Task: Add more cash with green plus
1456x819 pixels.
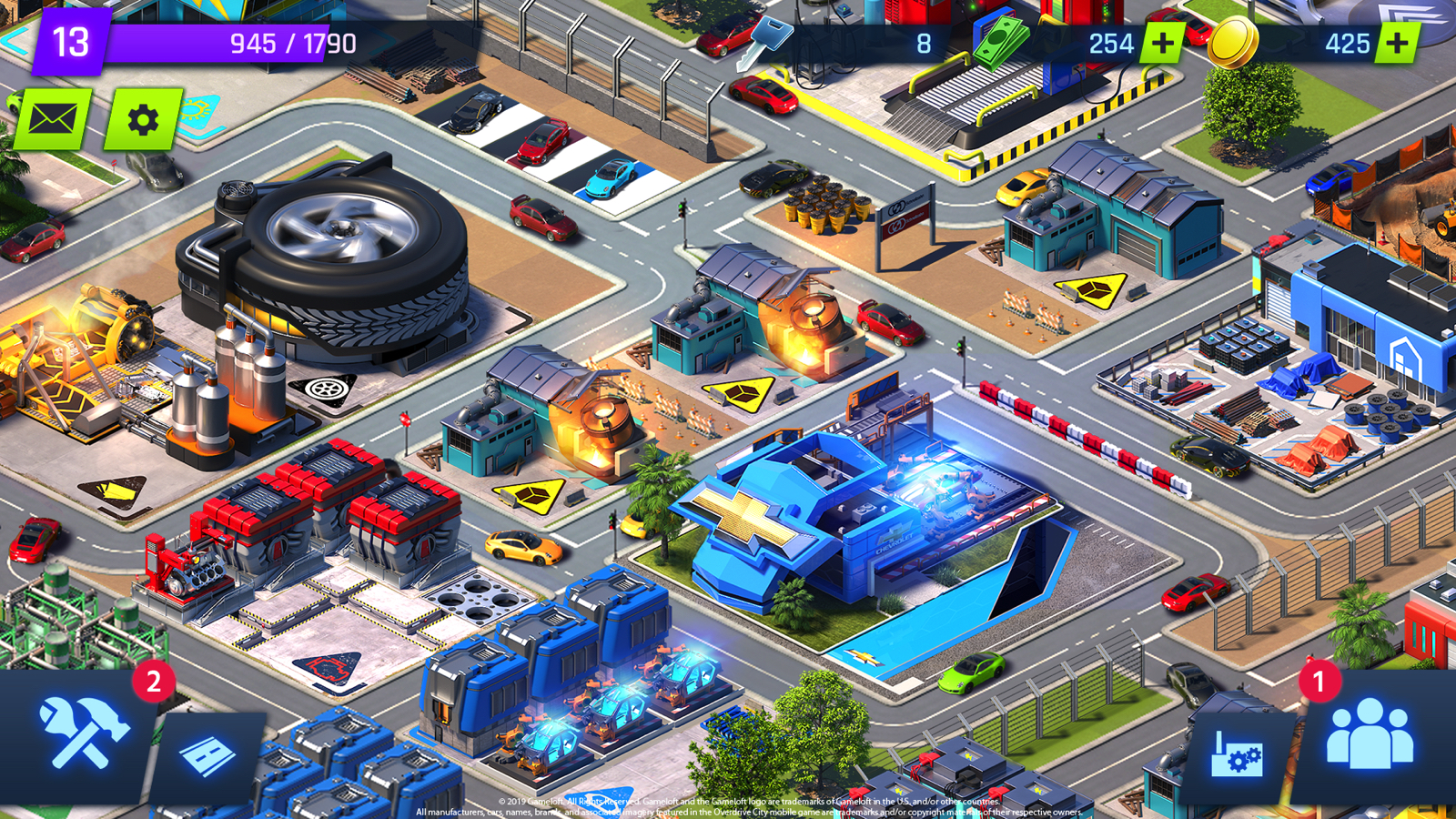Action: (1162, 43)
